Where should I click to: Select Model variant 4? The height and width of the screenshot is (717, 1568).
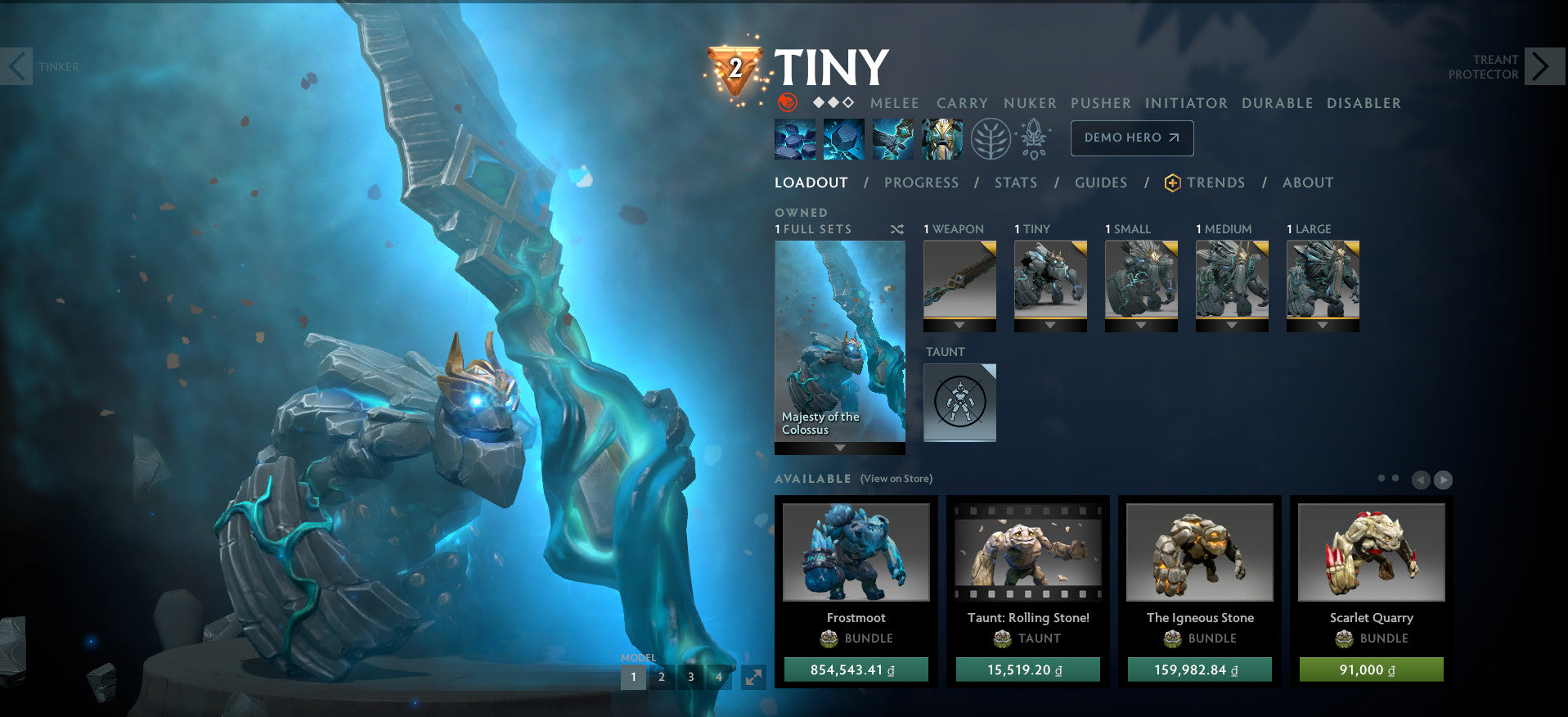coord(719,678)
